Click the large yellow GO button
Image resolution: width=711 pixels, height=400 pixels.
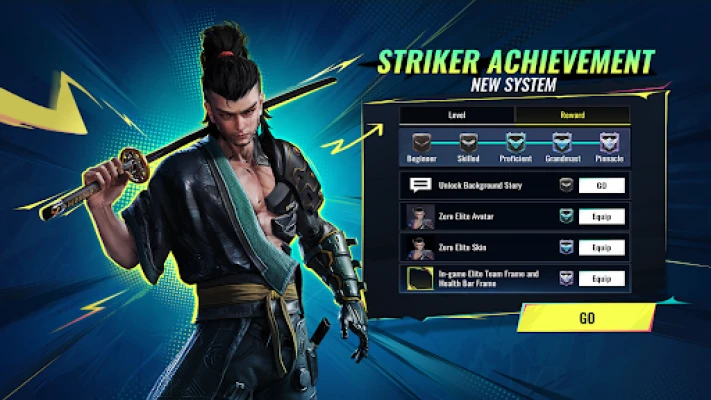pos(586,318)
